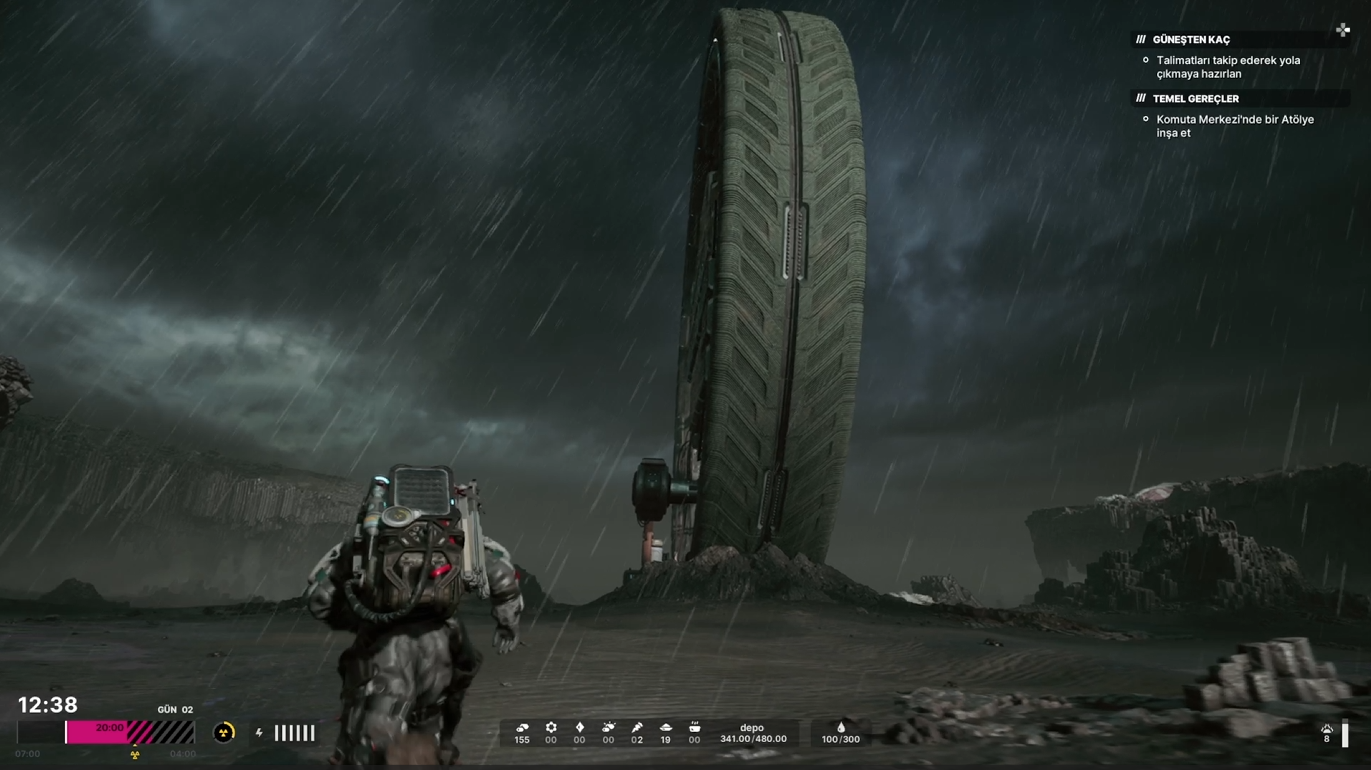This screenshot has width=1371, height=770.
Task: Select the cooked meal pot icon
Action: coord(694,728)
